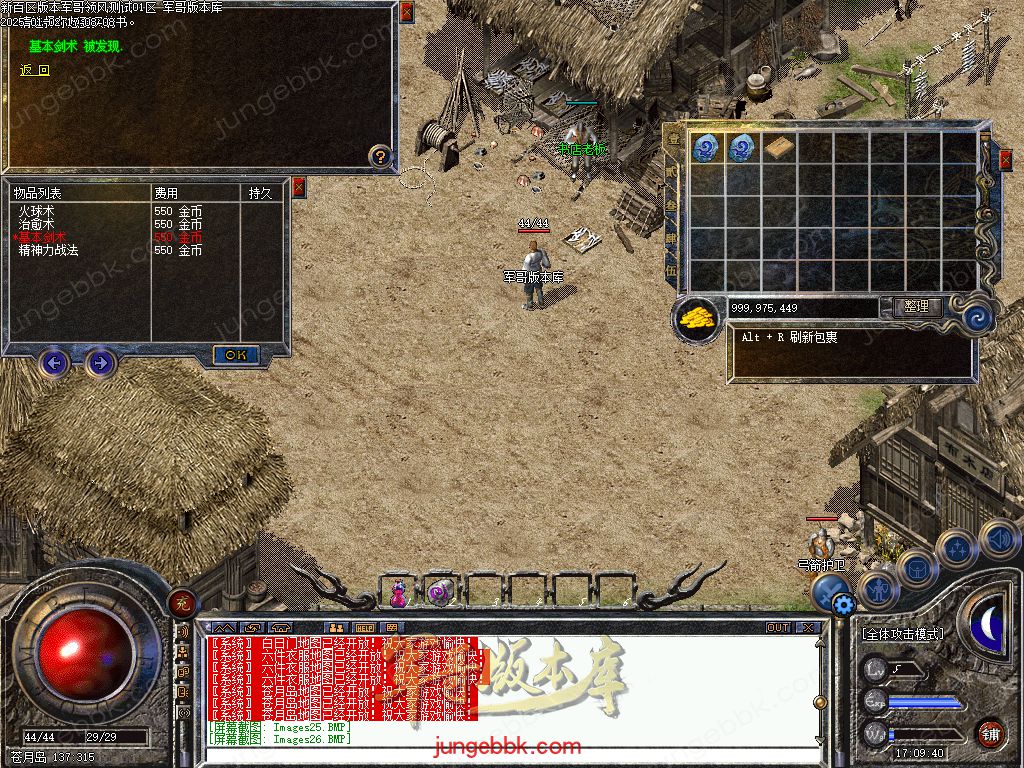Click the OUT button above the chat box
The image size is (1024, 768).
[x=777, y=628]
